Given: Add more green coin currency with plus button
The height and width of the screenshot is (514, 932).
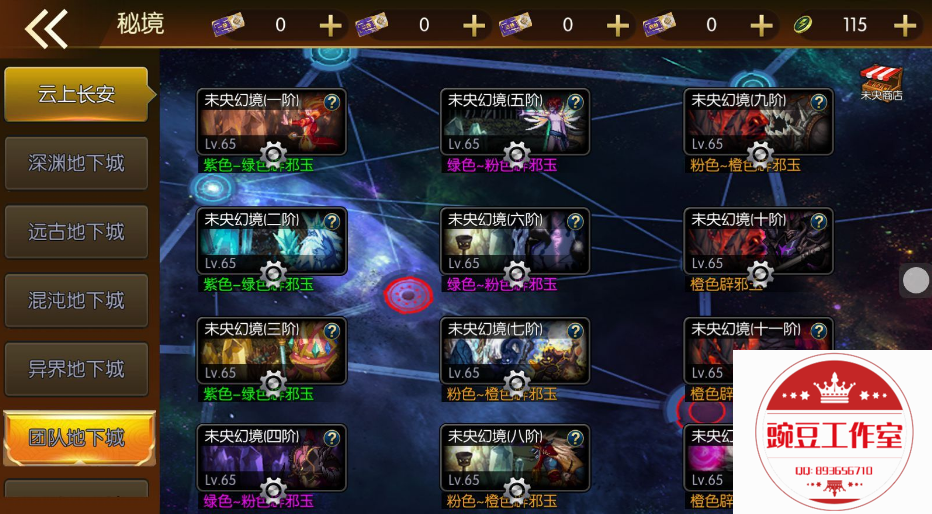Looking at the screenshot, I should pyautogui.click(x=905, y=25).
